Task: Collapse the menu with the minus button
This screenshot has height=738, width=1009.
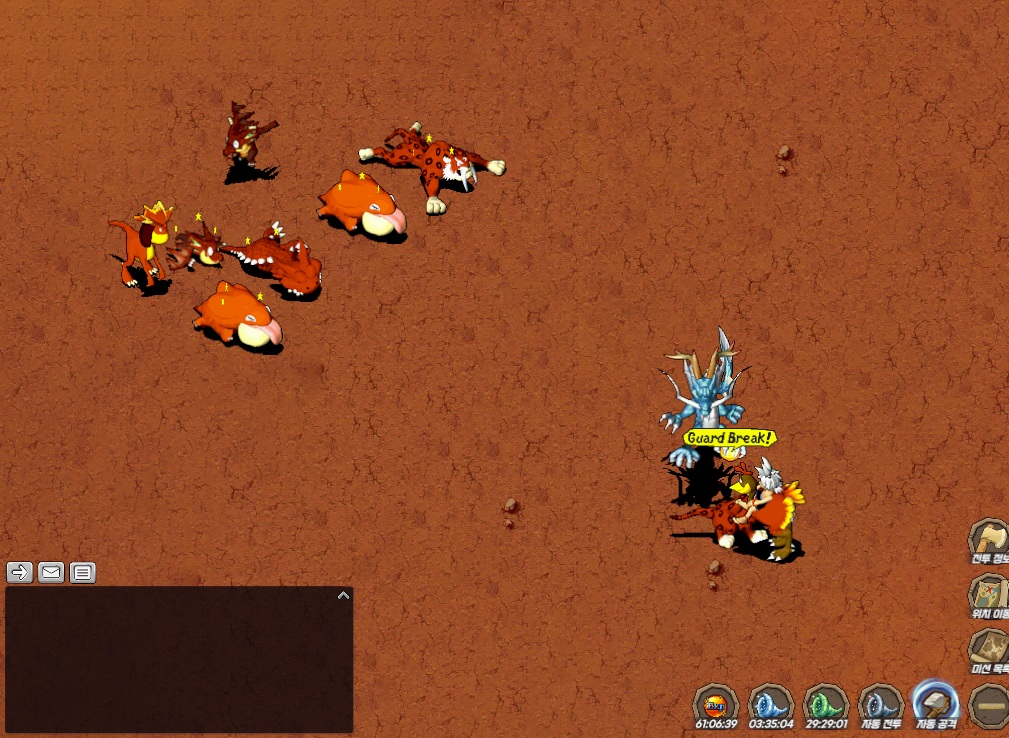Action: click(x=990, y=704)
